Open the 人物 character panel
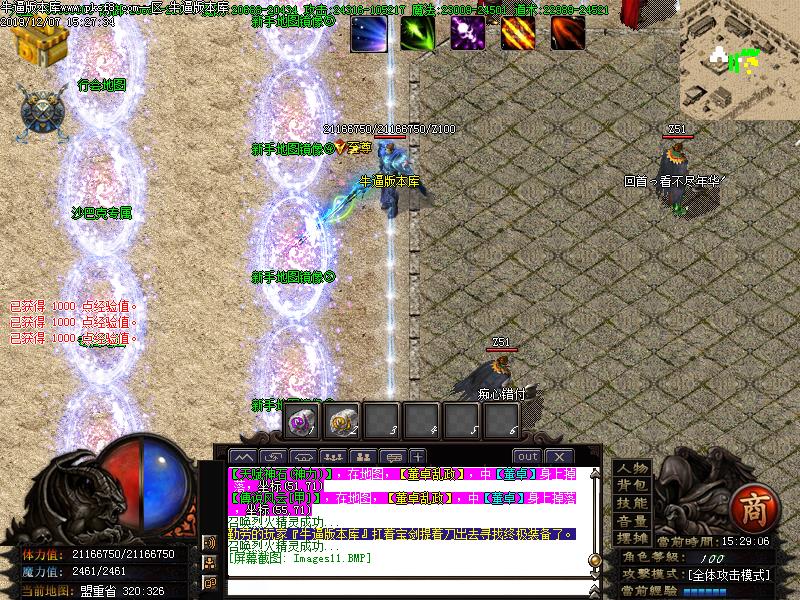This screenshot has height=600, width=800. click(x=631, y=468)
